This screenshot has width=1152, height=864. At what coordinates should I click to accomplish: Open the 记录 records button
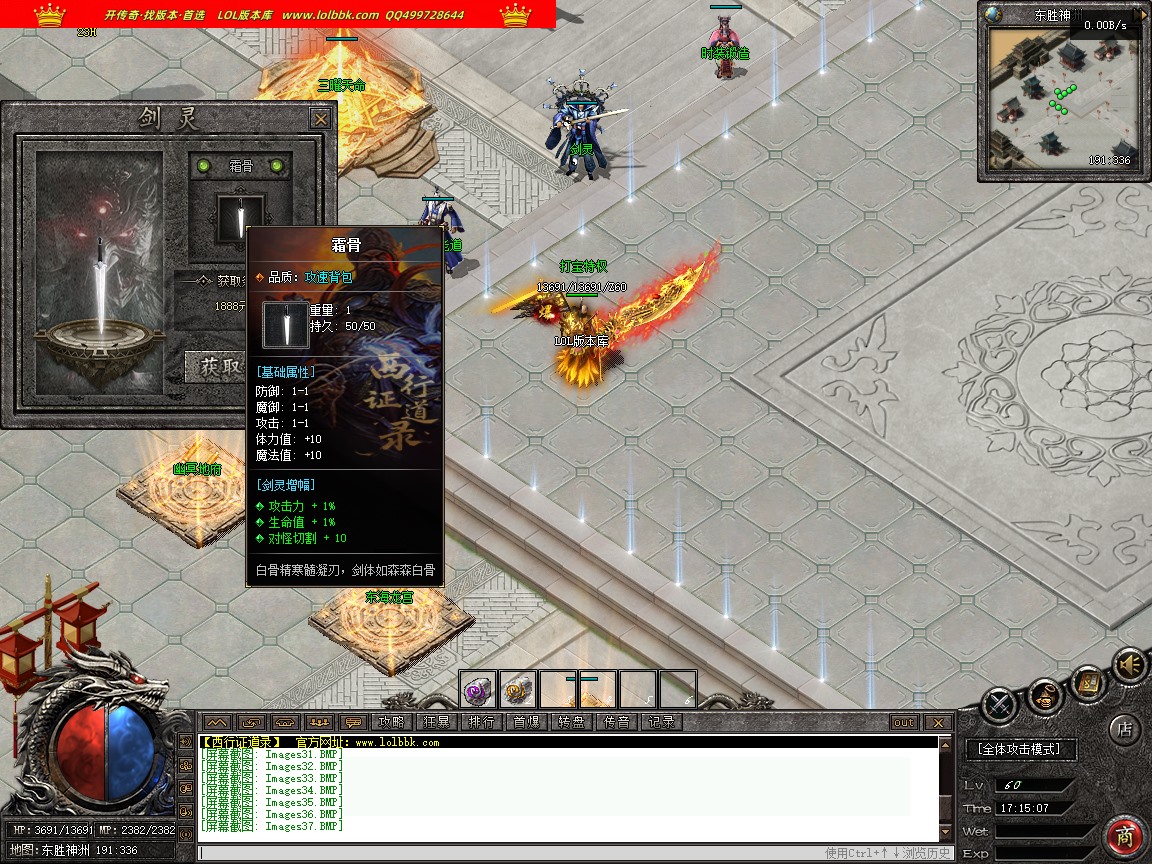click(x=661, y=722)
